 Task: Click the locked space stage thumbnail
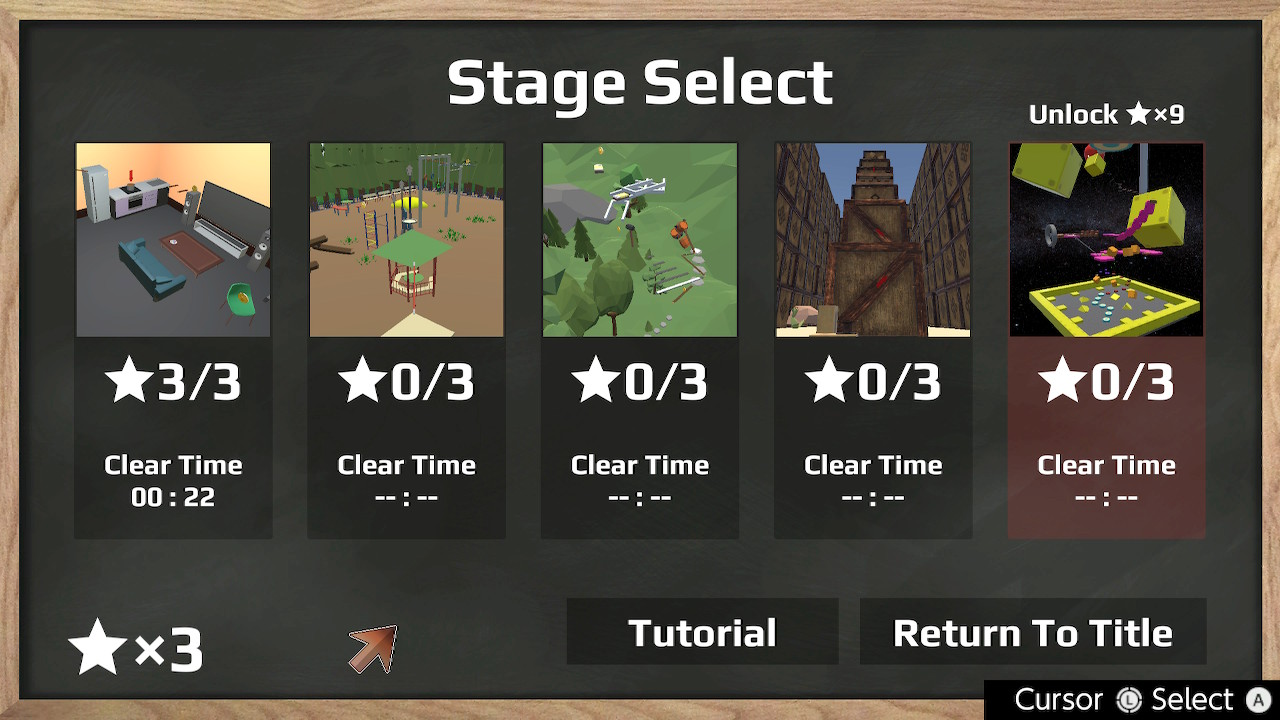coord(1106,239)
